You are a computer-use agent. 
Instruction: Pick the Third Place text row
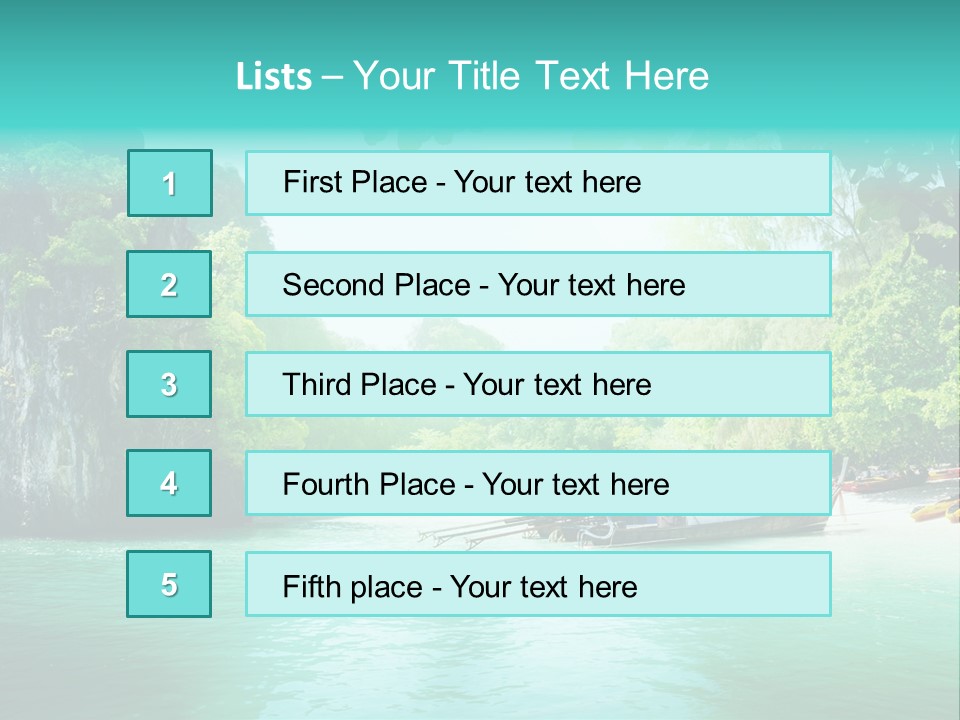(538, 384)
